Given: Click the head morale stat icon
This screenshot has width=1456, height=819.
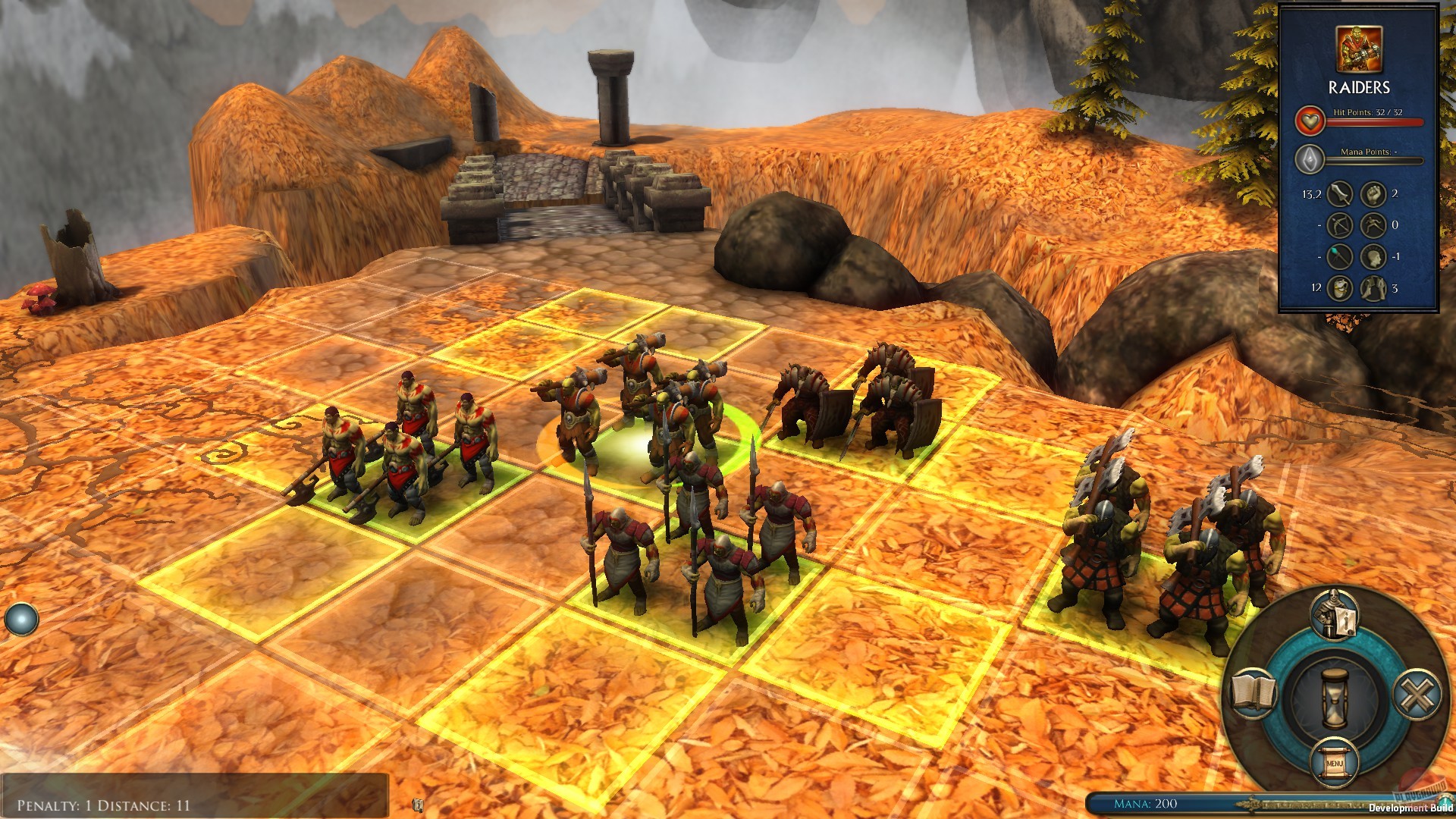Looking at the screenshot, I should 1373,256.
